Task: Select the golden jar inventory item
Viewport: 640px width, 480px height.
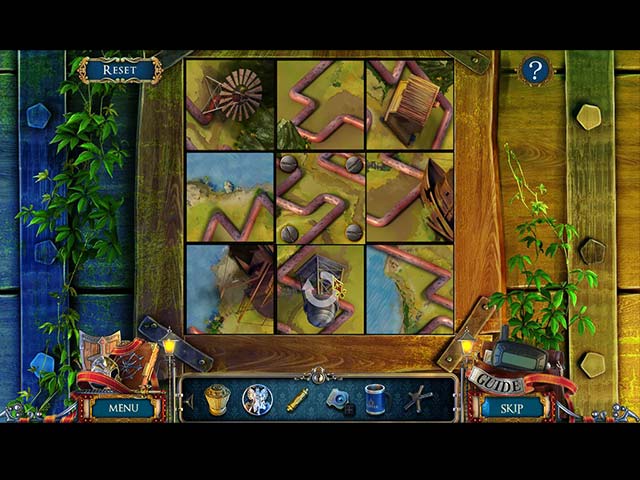Action: click(x=217, y=399)
